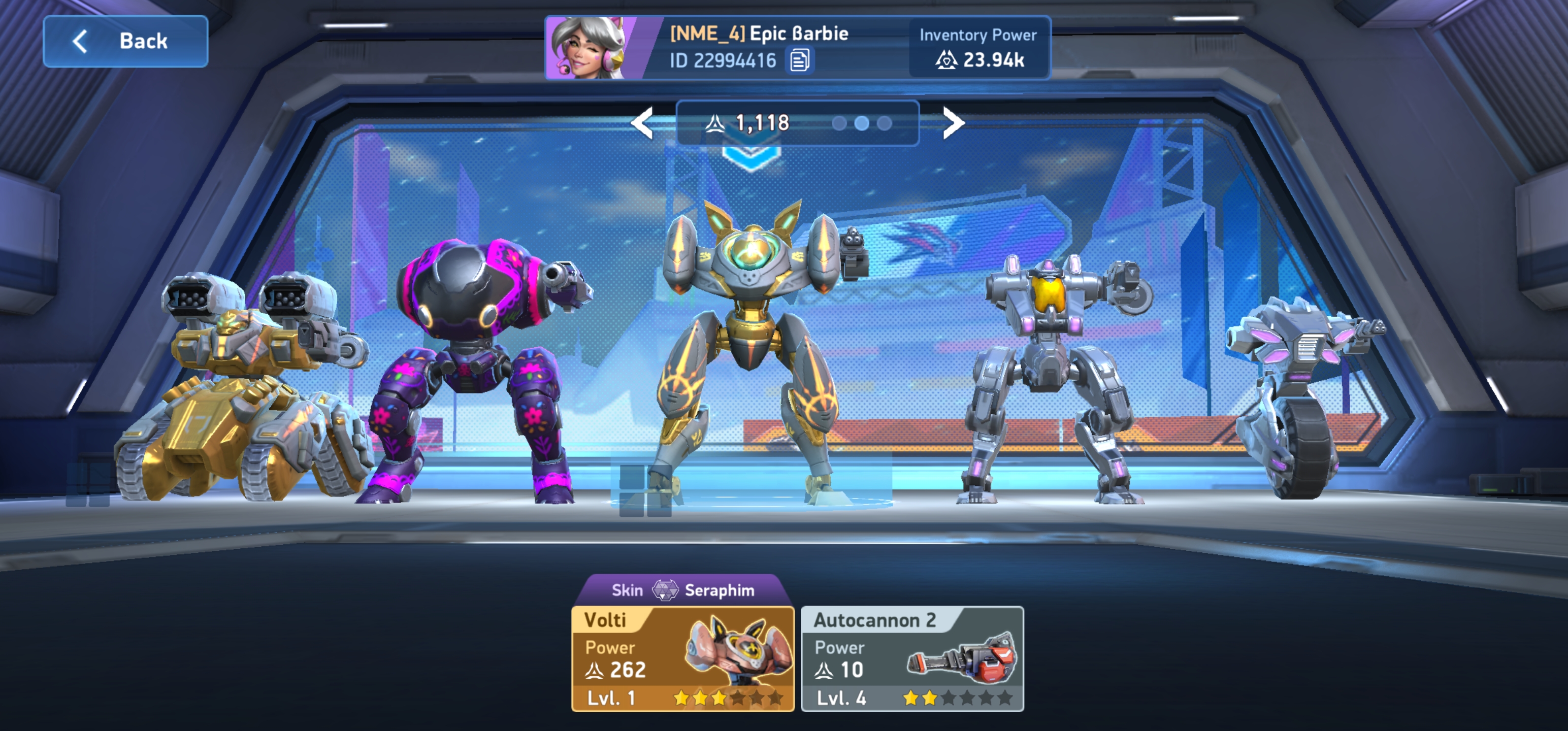Select the grey single-wheel mech
1568x731 pixels.
1296,395
